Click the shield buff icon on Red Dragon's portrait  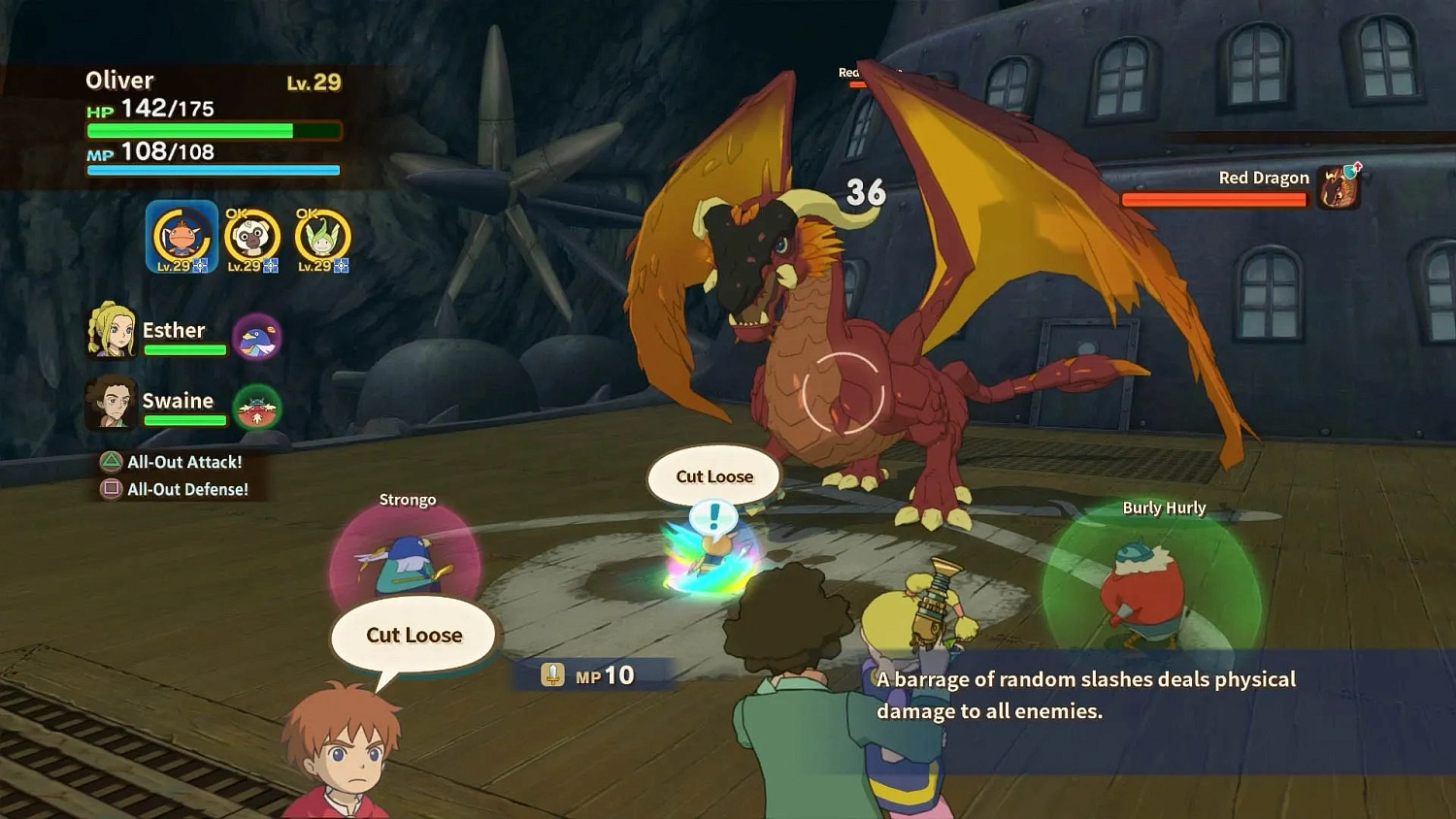[1349, 172]
